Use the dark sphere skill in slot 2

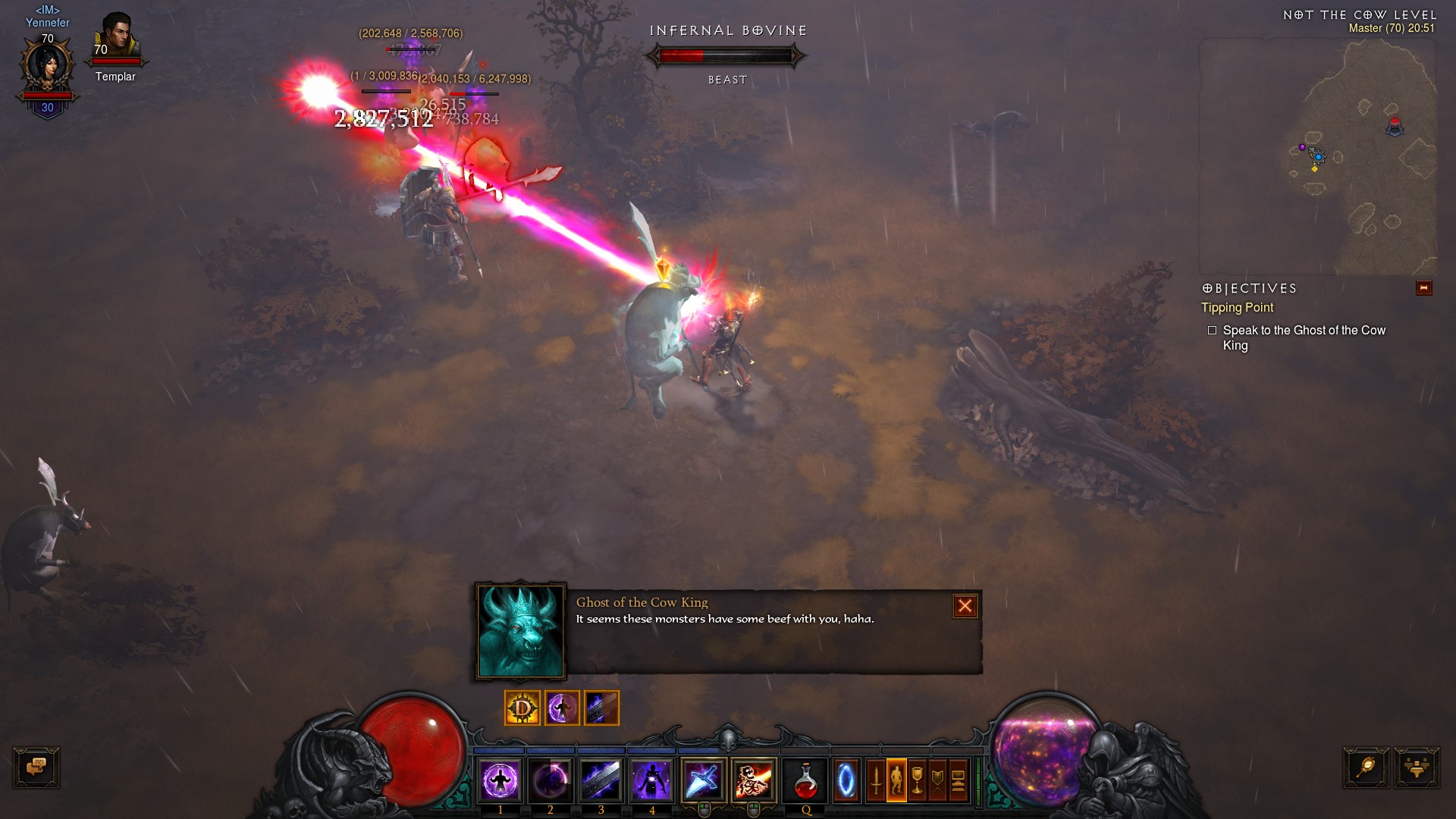(x=551, y=780)
